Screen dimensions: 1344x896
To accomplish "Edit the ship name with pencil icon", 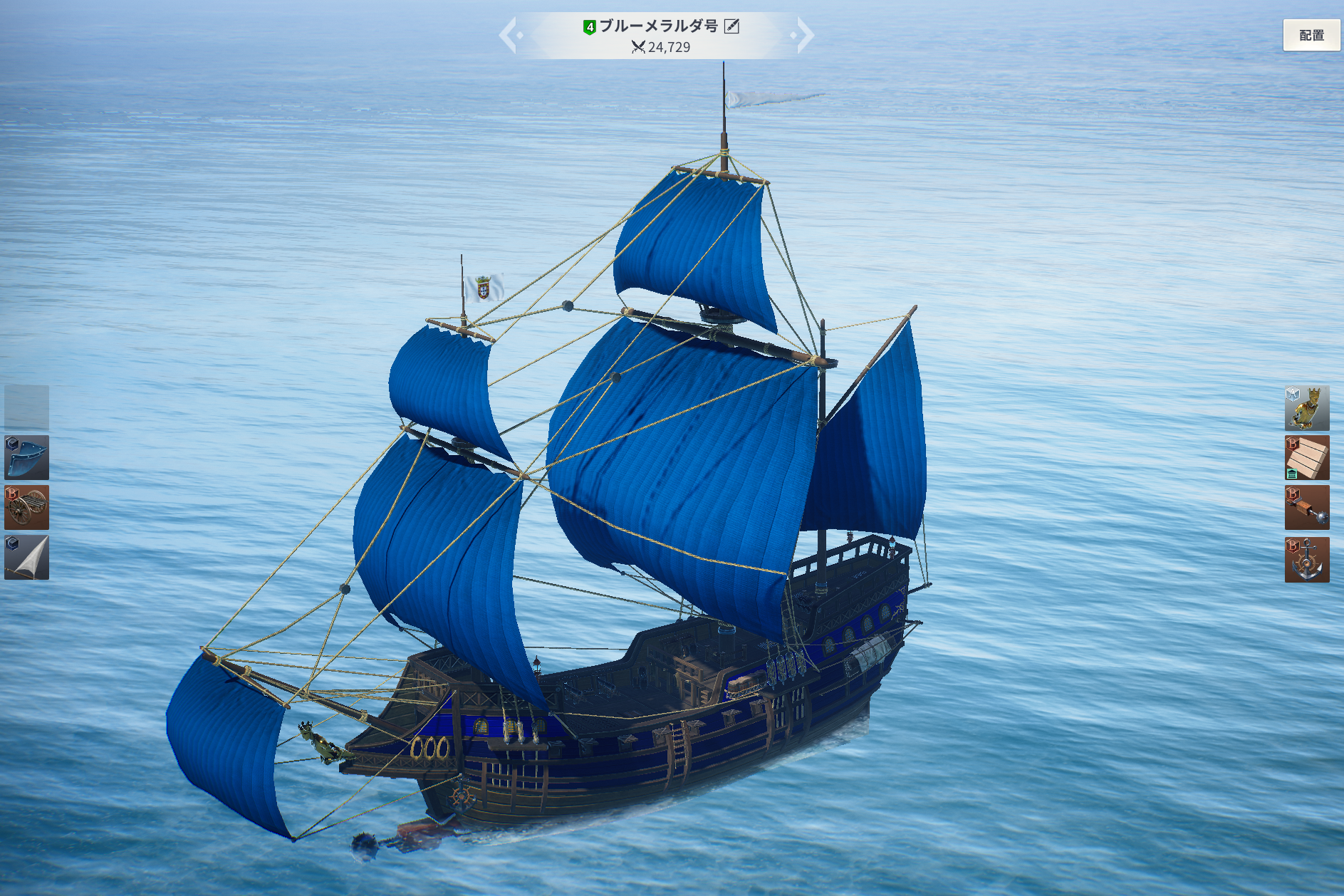I will pyautogui.click(x=731, y=26).
